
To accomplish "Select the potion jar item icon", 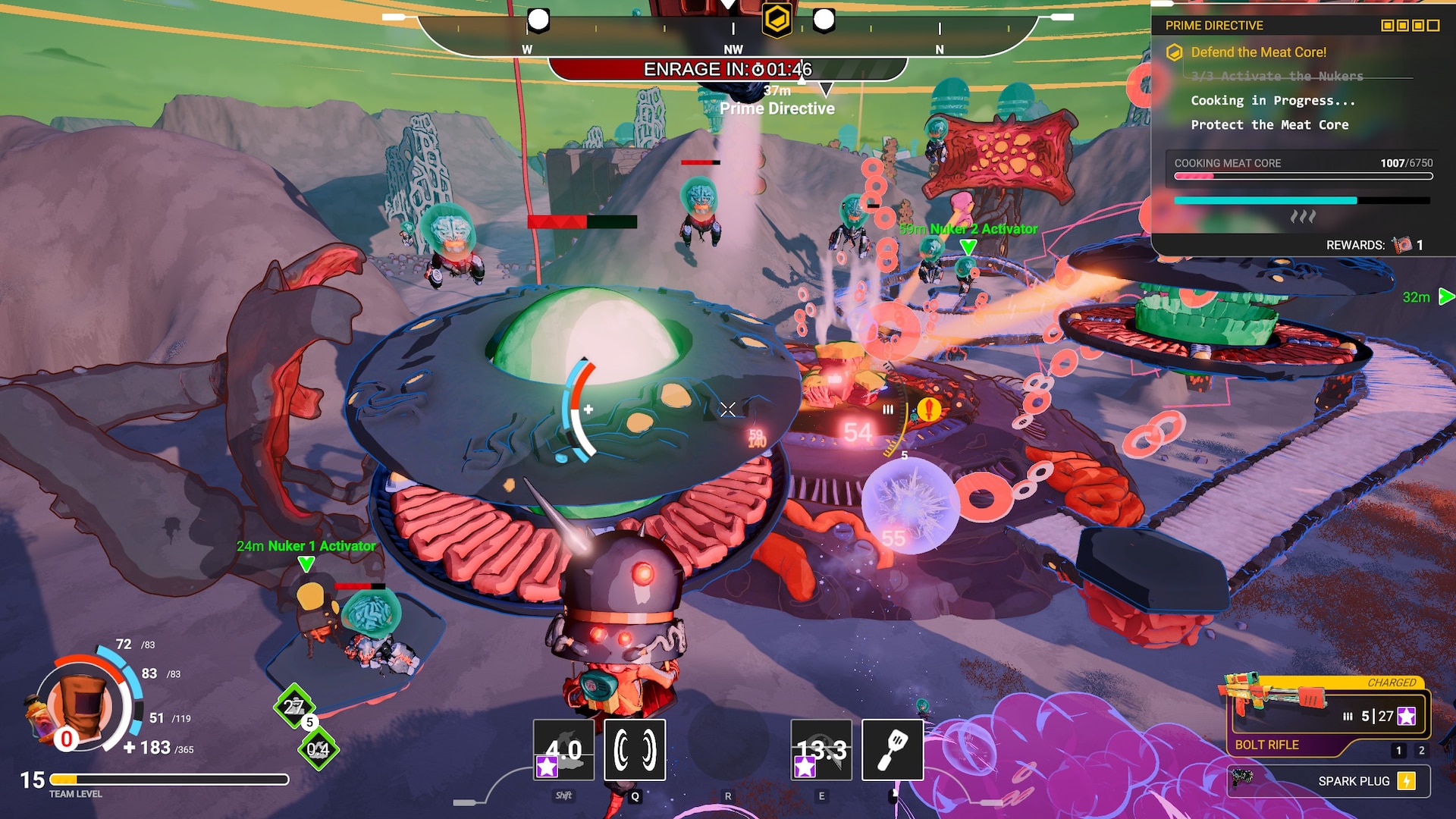I will (36, 716).
